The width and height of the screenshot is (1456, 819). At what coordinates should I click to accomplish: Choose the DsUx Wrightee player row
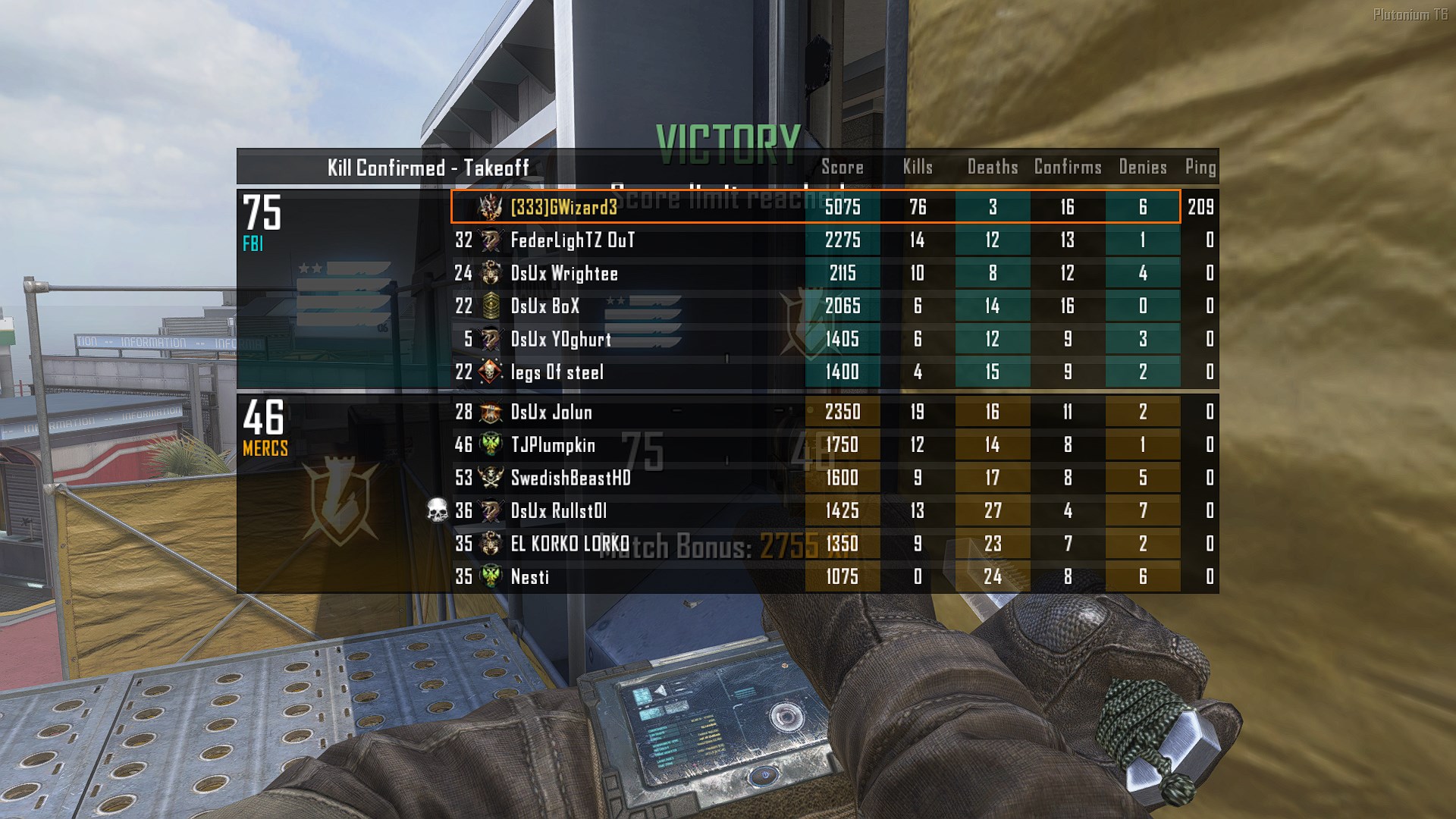[x=564, y=274]
